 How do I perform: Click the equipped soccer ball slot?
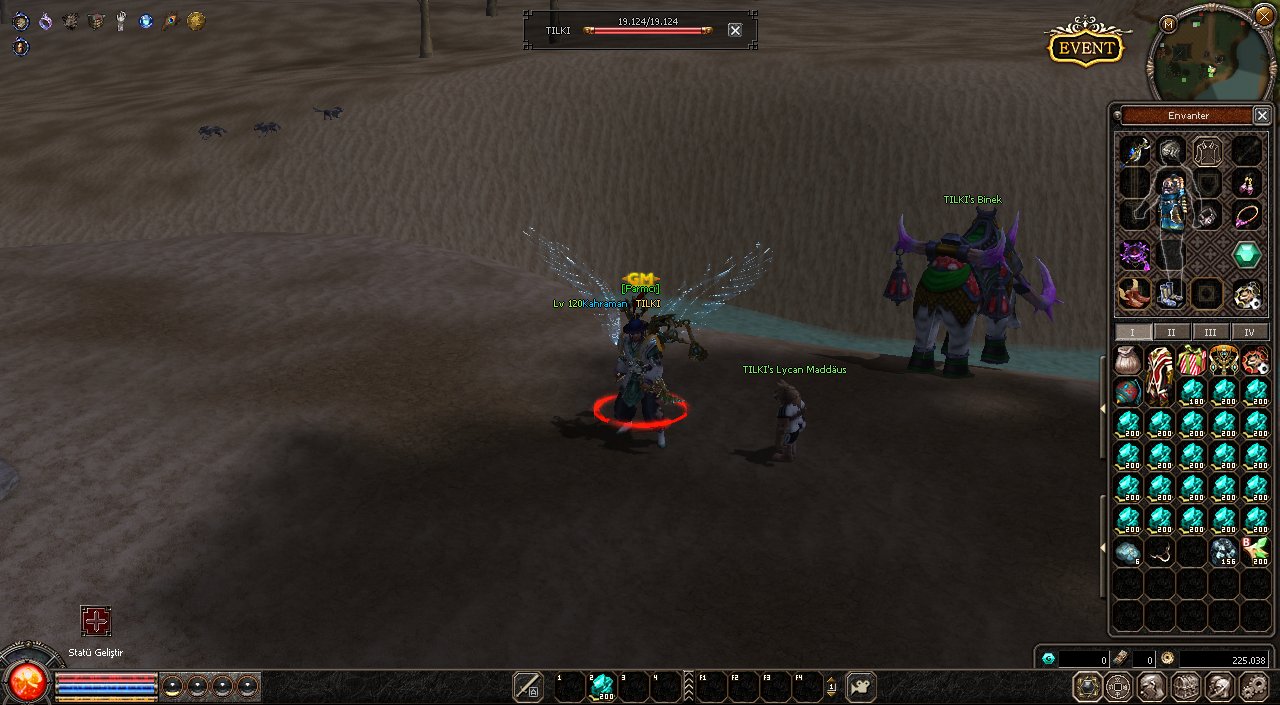click(x=1247, y=294)
